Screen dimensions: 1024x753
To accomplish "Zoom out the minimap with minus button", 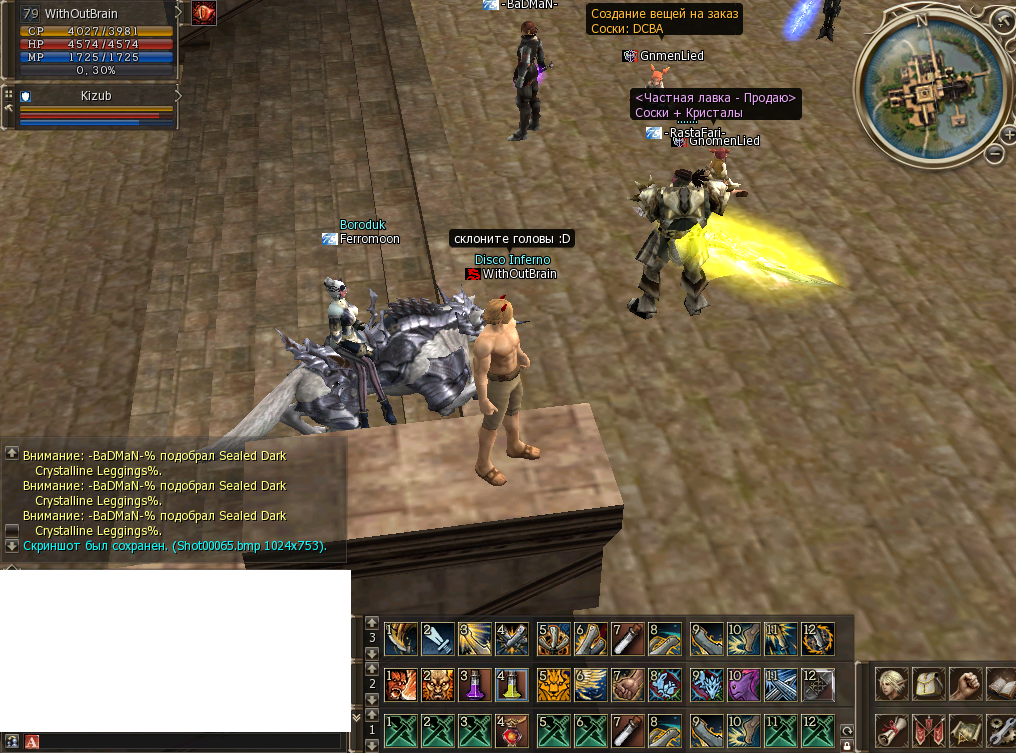I will click(994, 153).
